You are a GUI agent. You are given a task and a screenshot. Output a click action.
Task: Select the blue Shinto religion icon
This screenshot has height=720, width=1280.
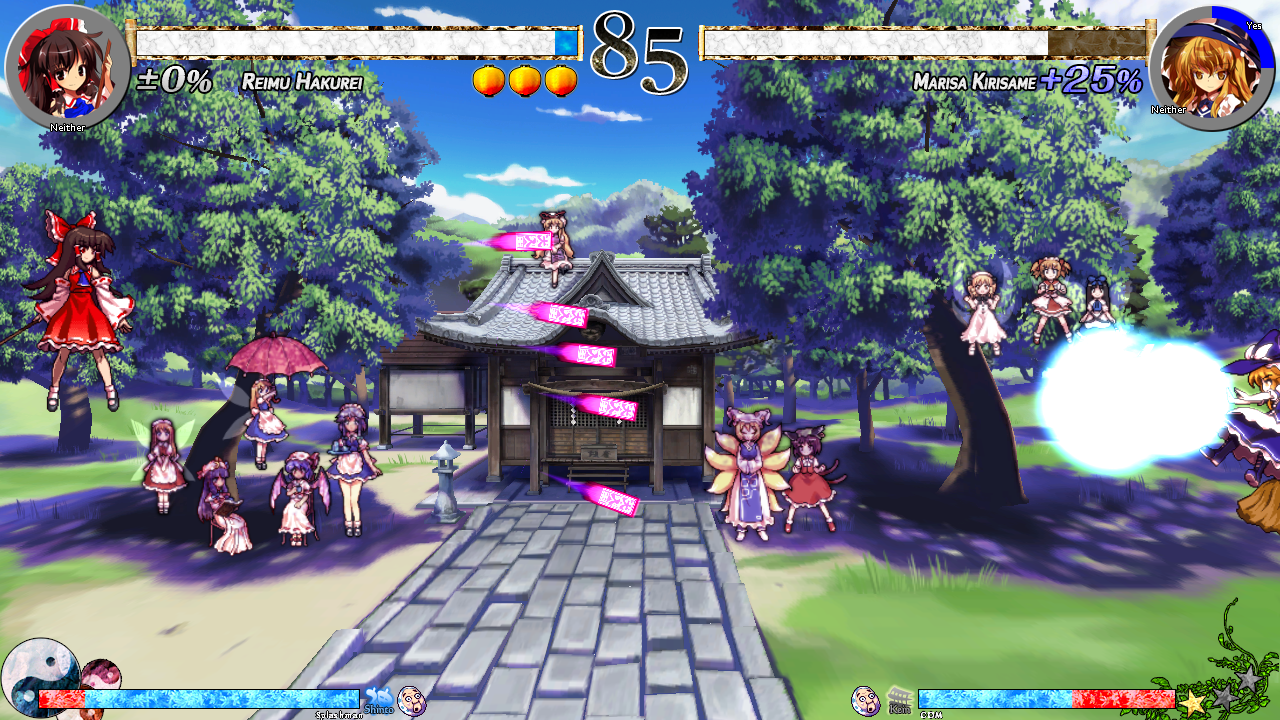pyautogui.click(x=378, y=698)
